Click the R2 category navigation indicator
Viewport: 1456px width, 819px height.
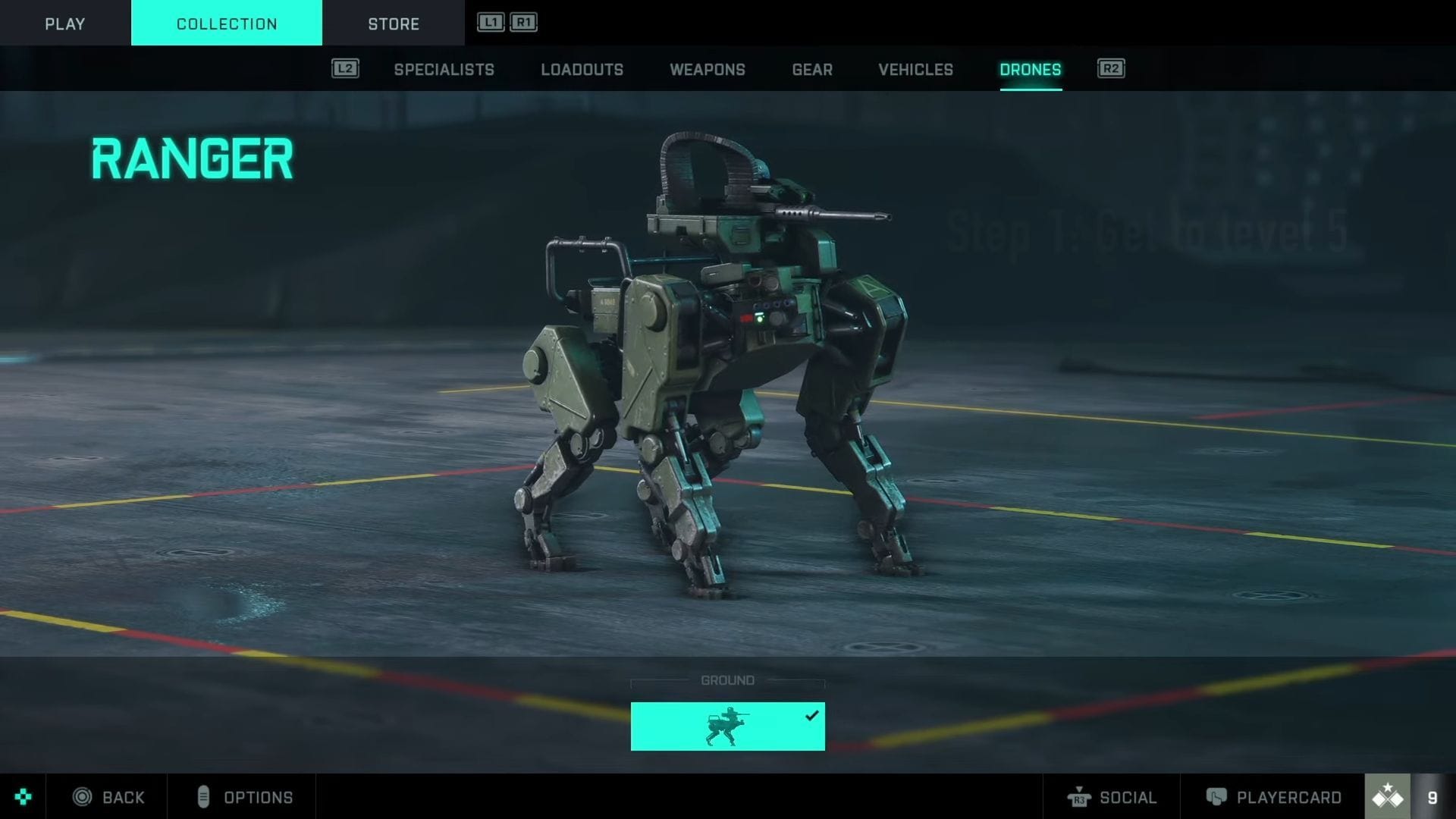click(x=1111, y=68)
